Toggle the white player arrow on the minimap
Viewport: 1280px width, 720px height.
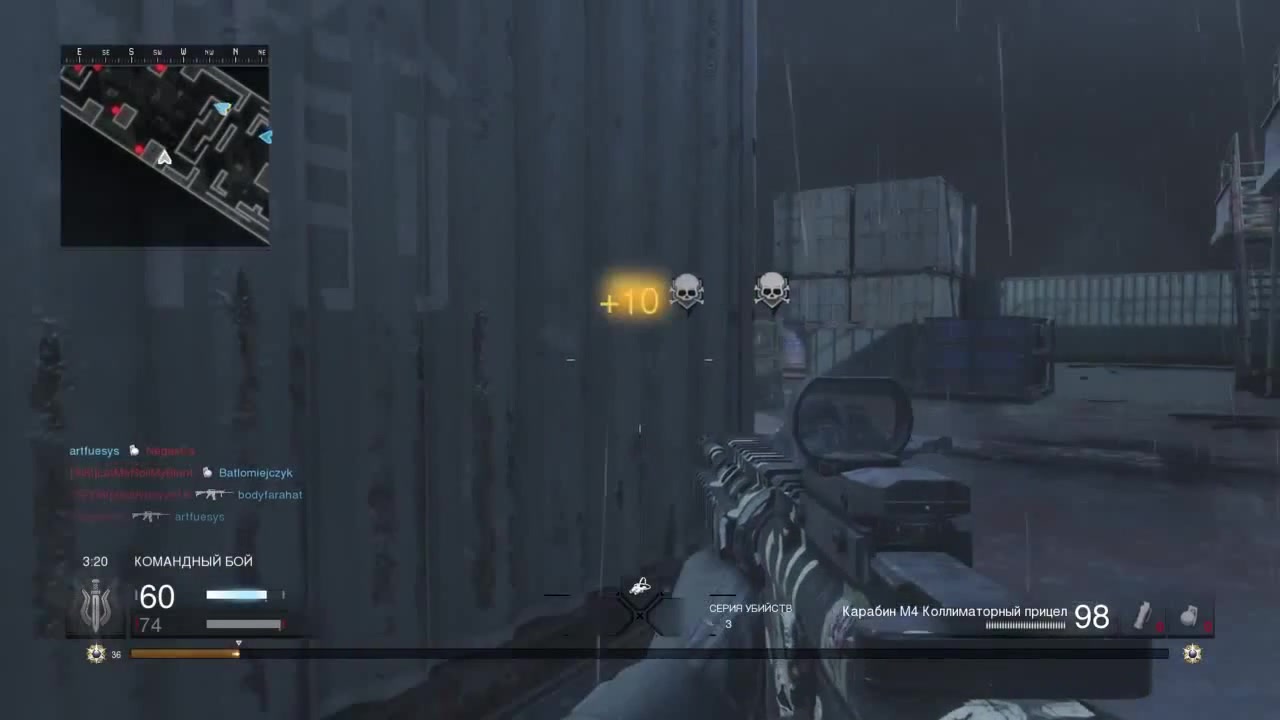(x=163, y=156)
